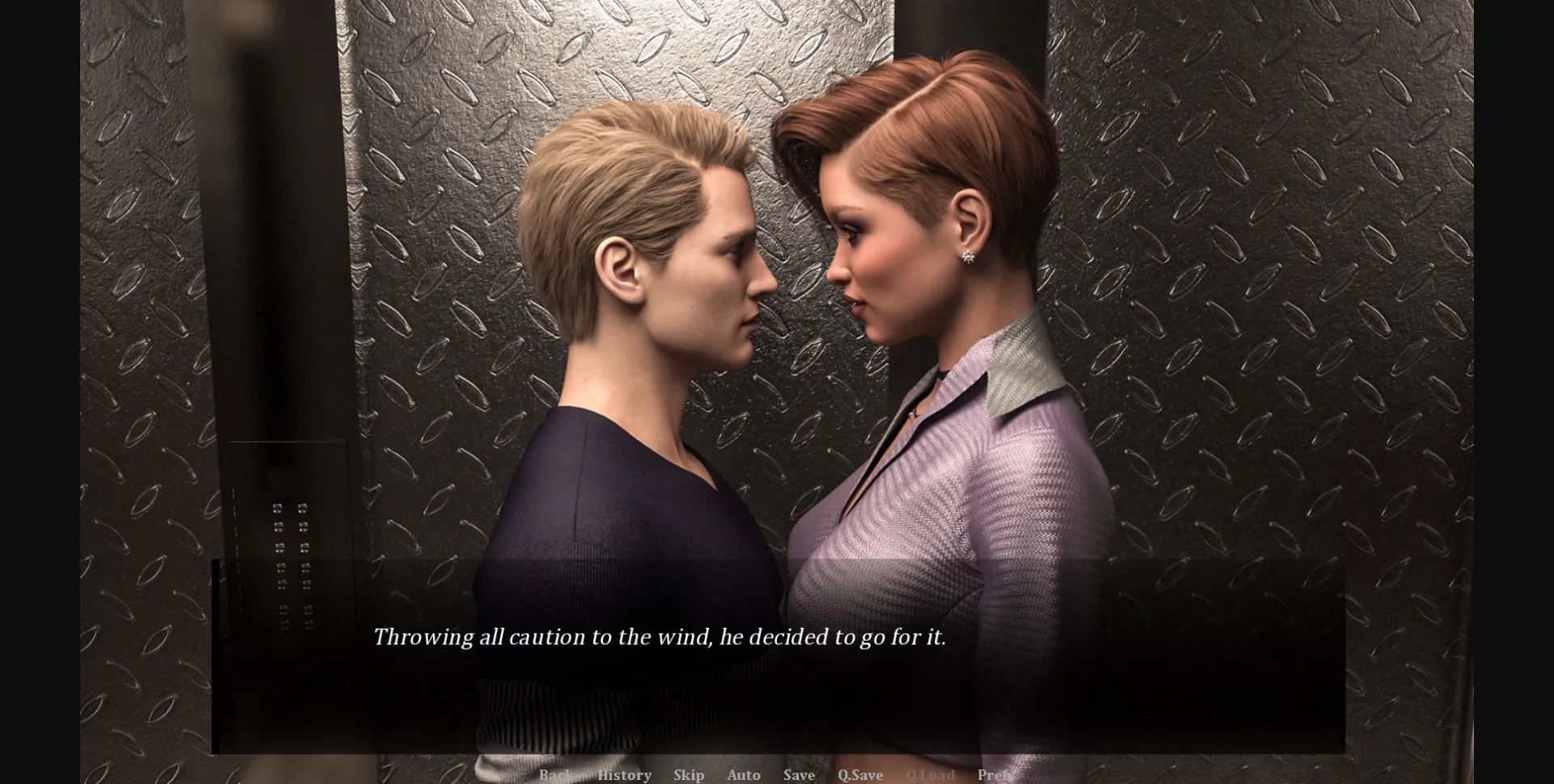Open the Save game screen
Screen dimensions: 1554x784
click(x=798, y=775)
